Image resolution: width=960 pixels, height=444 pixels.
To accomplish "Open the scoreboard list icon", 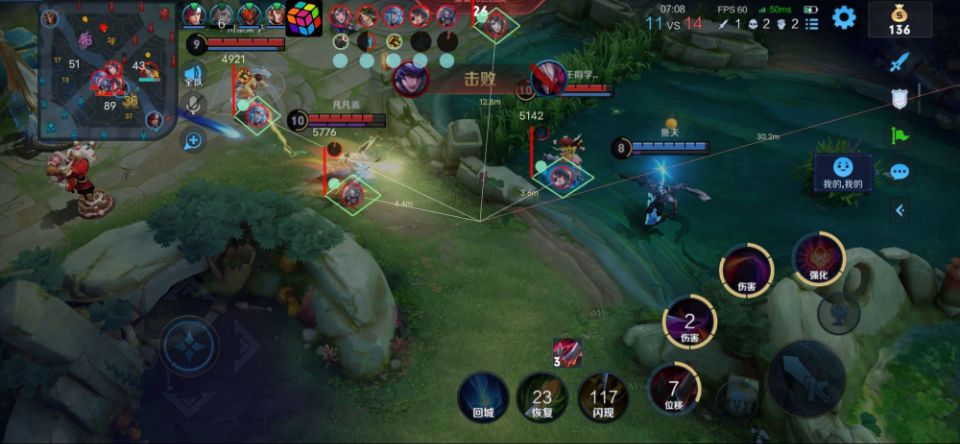I will click(811, 23).
